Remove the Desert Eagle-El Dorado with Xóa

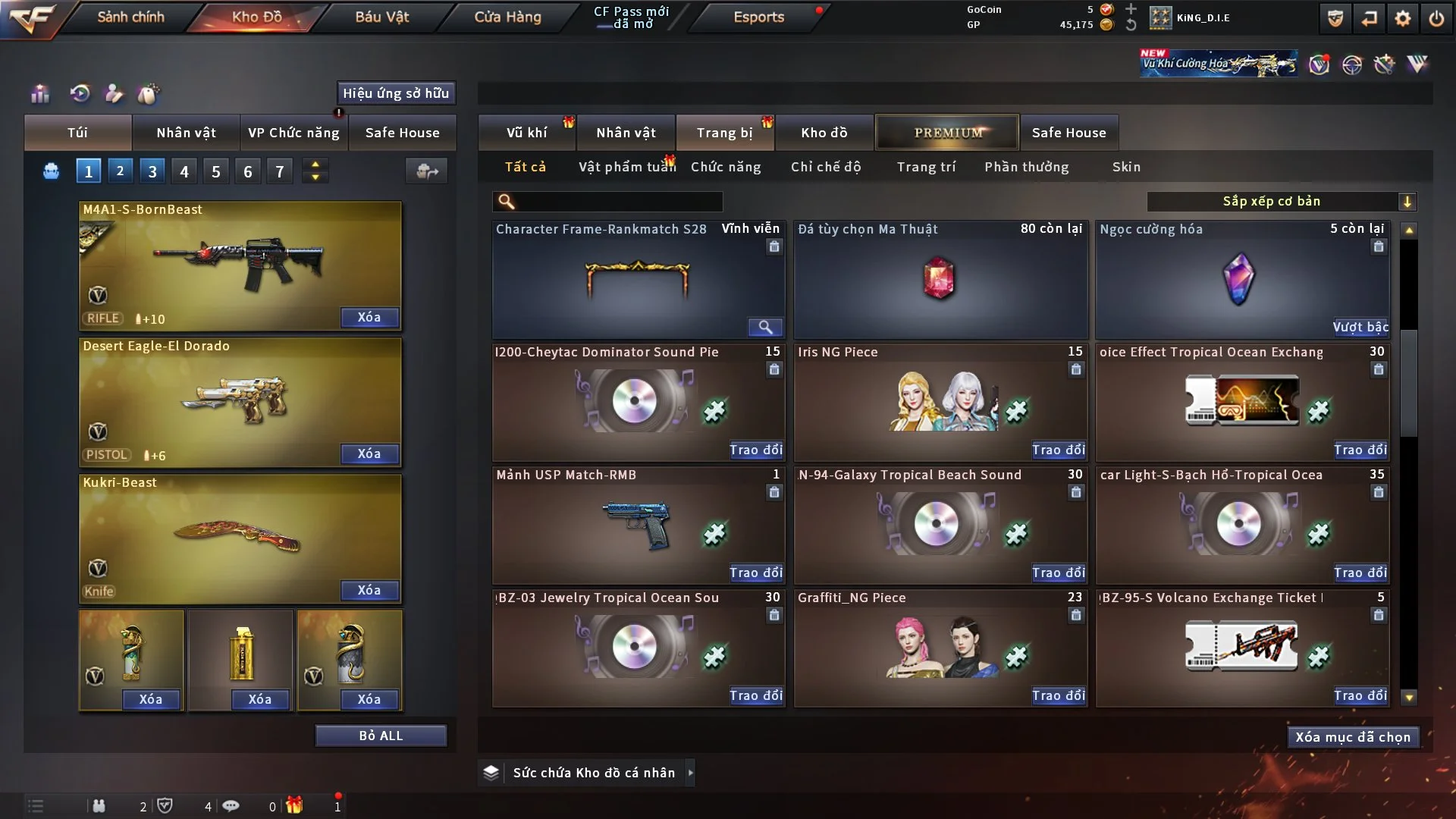click(x=369, y=453)
